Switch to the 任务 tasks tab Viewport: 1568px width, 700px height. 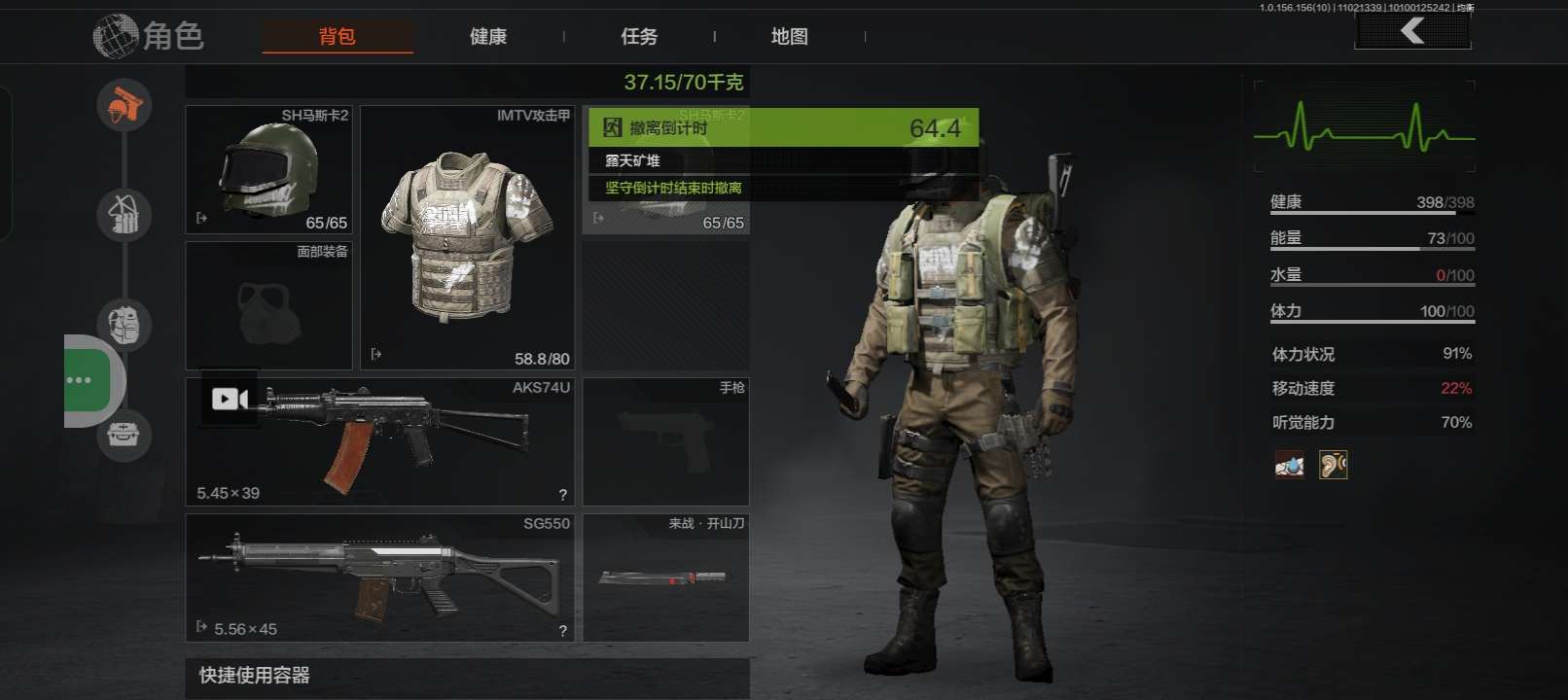coord(639,37)
